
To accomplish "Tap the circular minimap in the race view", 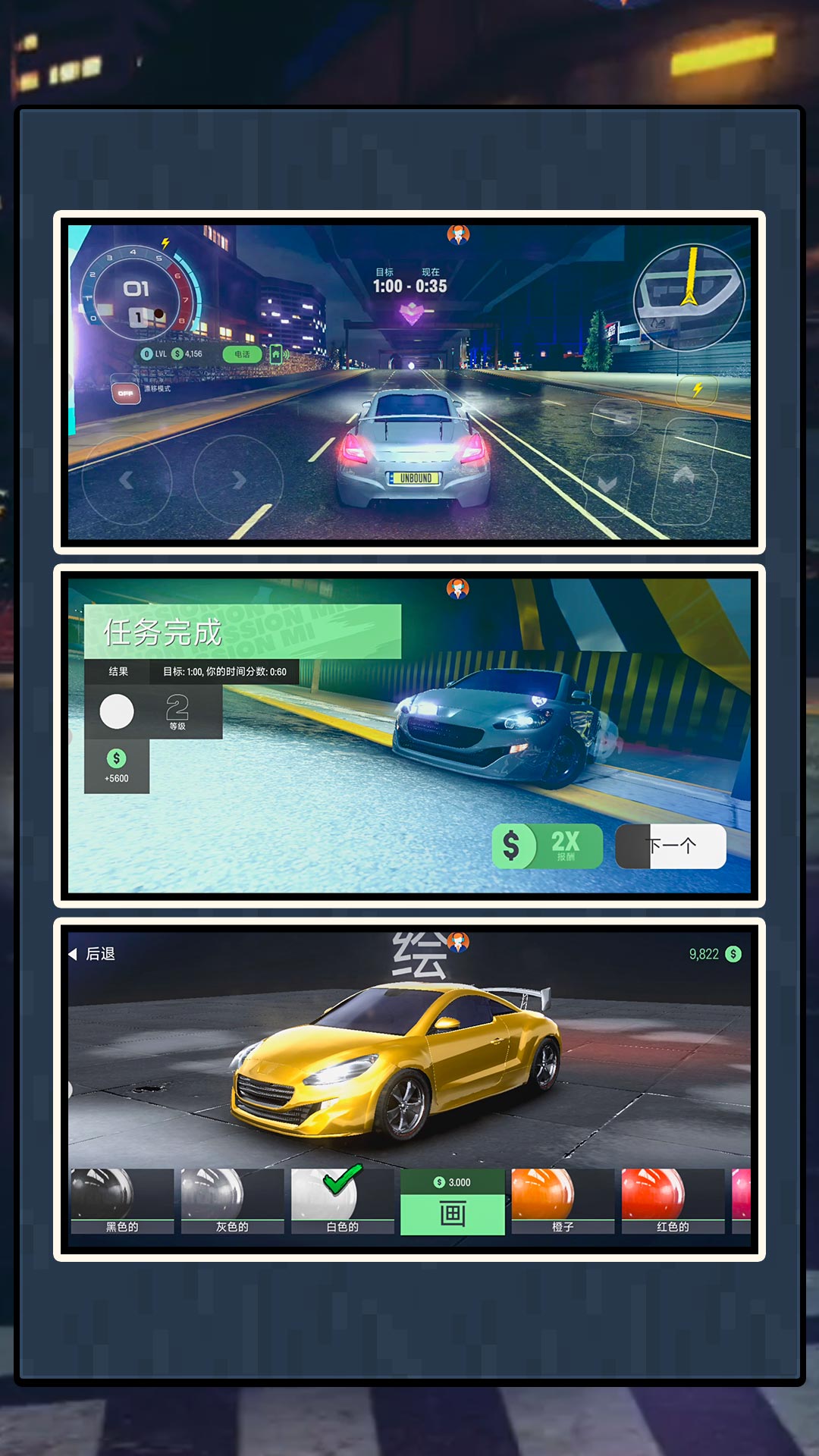I will pos(689,297).
